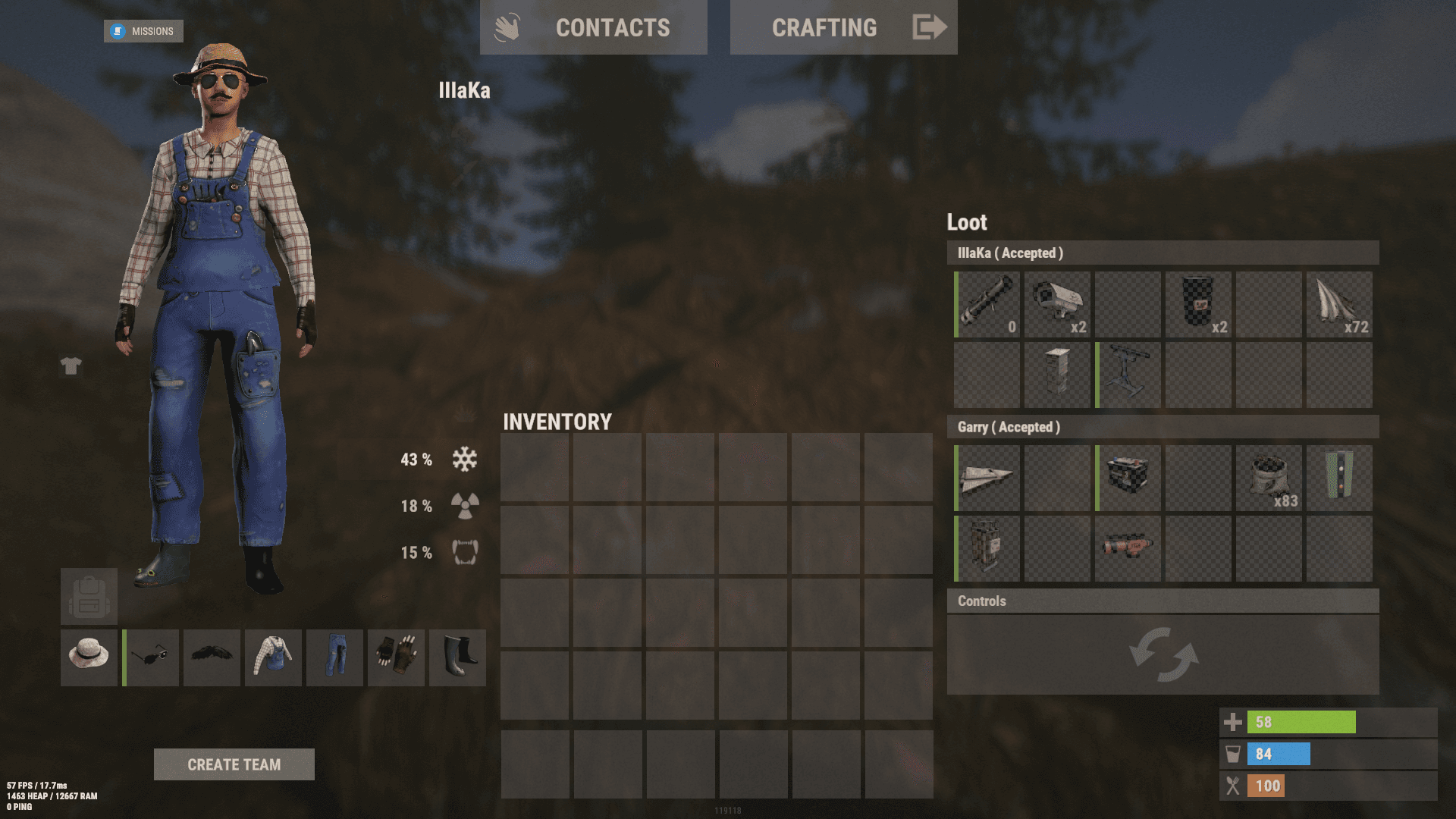1456x819 pixels.
Task: Select the car battery in Garry's loot
Action: click(1128, 478)
